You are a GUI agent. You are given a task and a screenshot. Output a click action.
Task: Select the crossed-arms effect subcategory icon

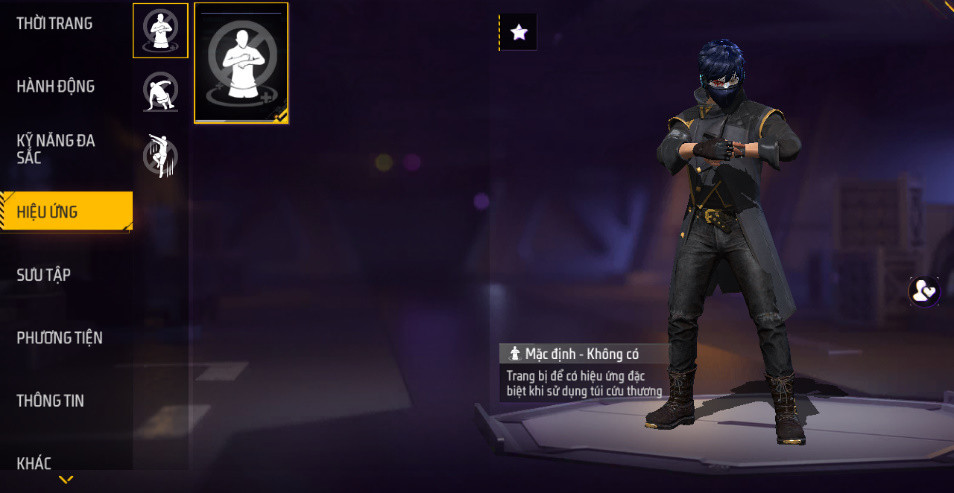[x=160, y=30]
